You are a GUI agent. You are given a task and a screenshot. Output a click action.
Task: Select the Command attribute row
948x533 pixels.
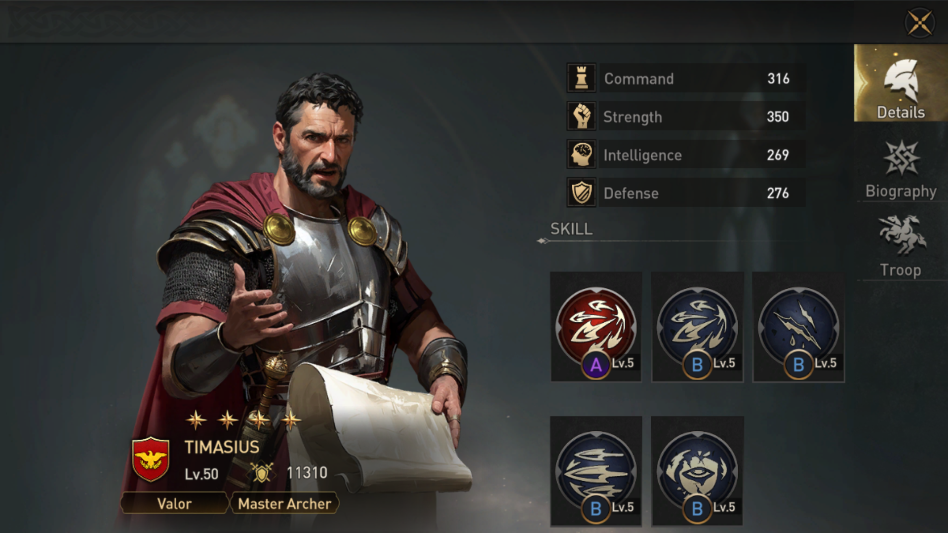pos(686,79)
